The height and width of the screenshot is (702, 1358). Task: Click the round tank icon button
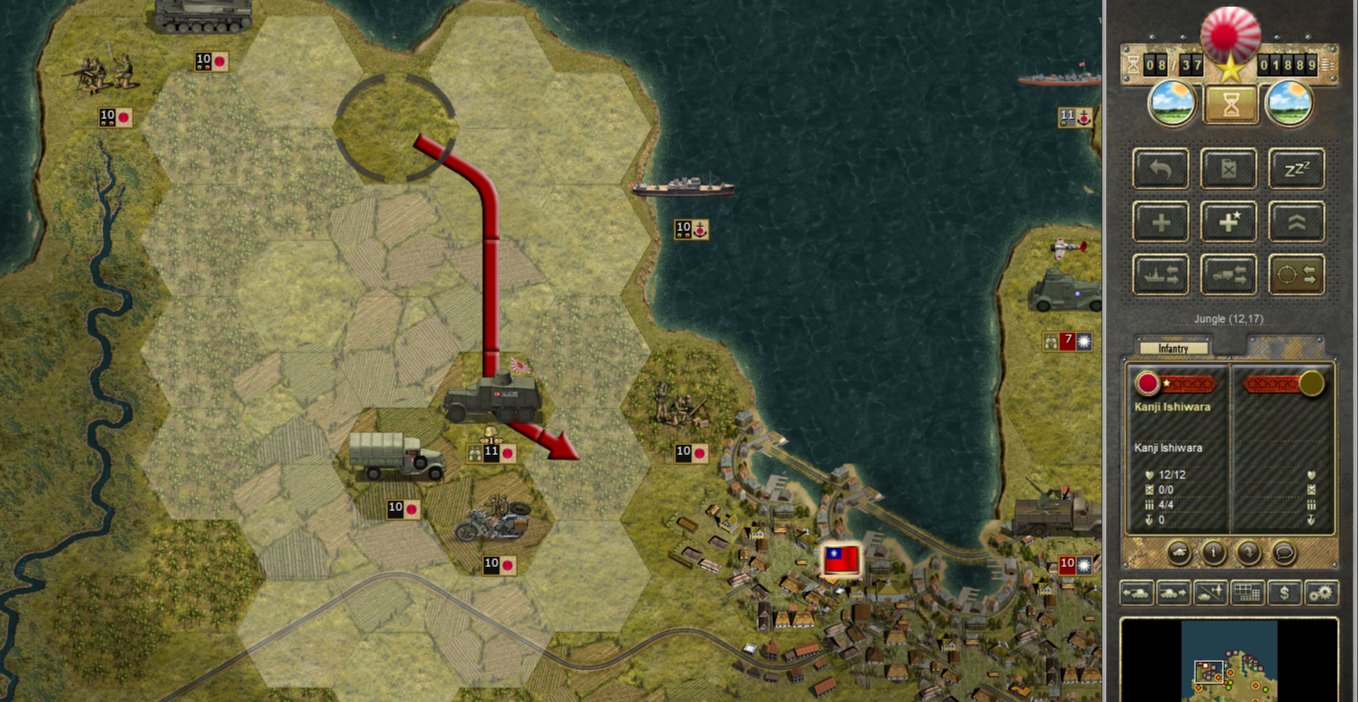click(x=1180, y=551)
